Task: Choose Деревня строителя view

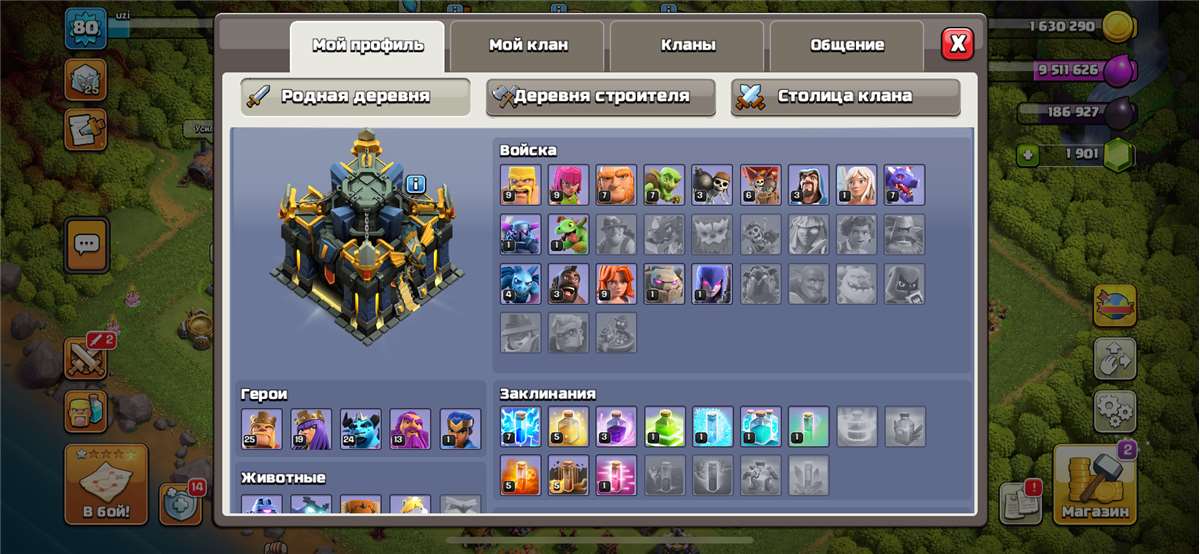Action: point(601,97)
